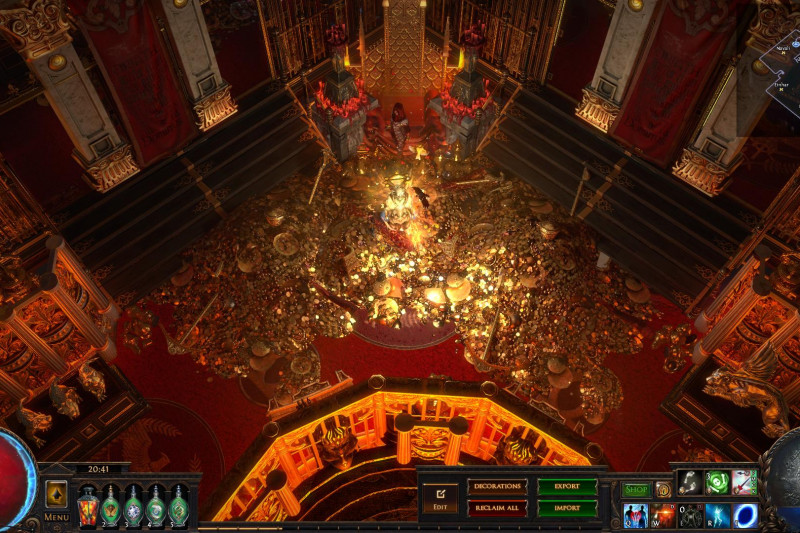
Task: Export the hideout layout
Action: [x=567, y=487]
